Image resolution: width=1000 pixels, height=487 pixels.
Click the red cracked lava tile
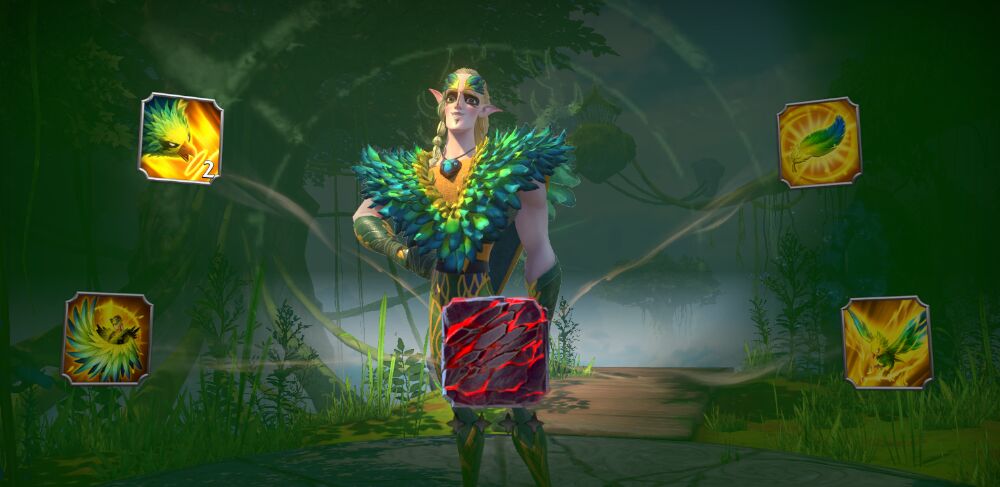click(x=495, y=352)
